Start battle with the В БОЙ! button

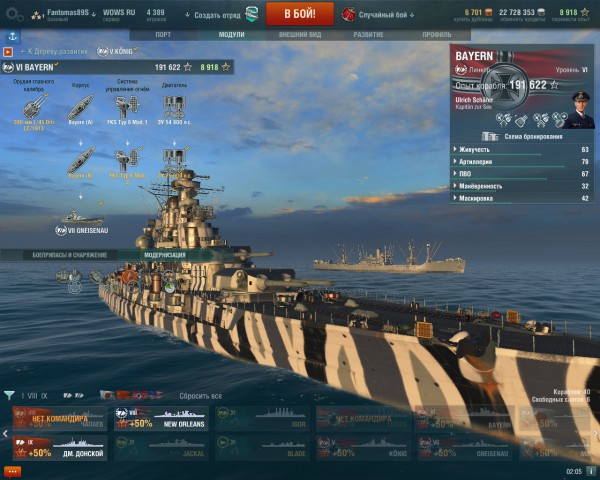click(x=299, y=14)
